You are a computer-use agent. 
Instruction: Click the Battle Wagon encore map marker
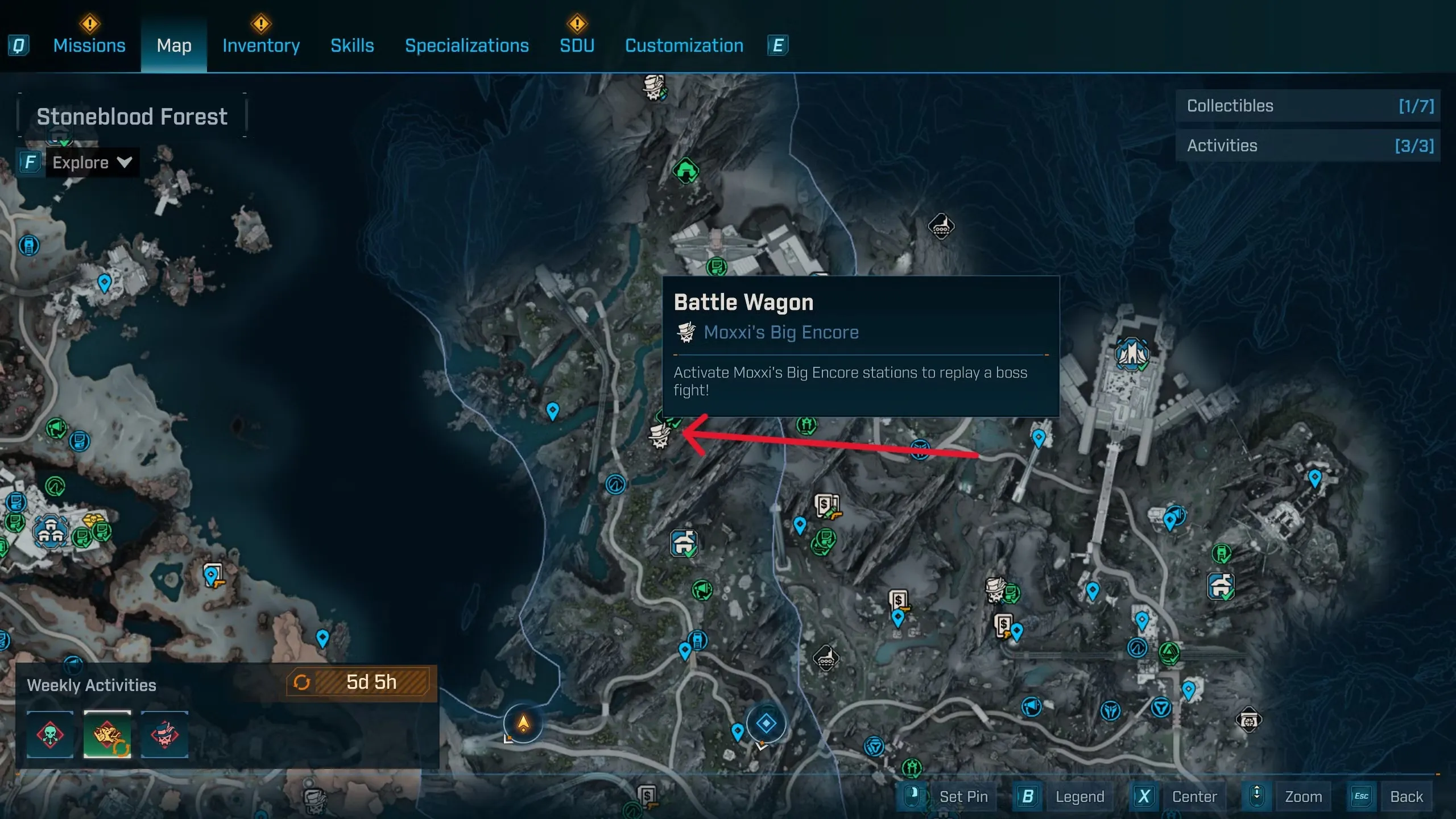tap(660, 436)
